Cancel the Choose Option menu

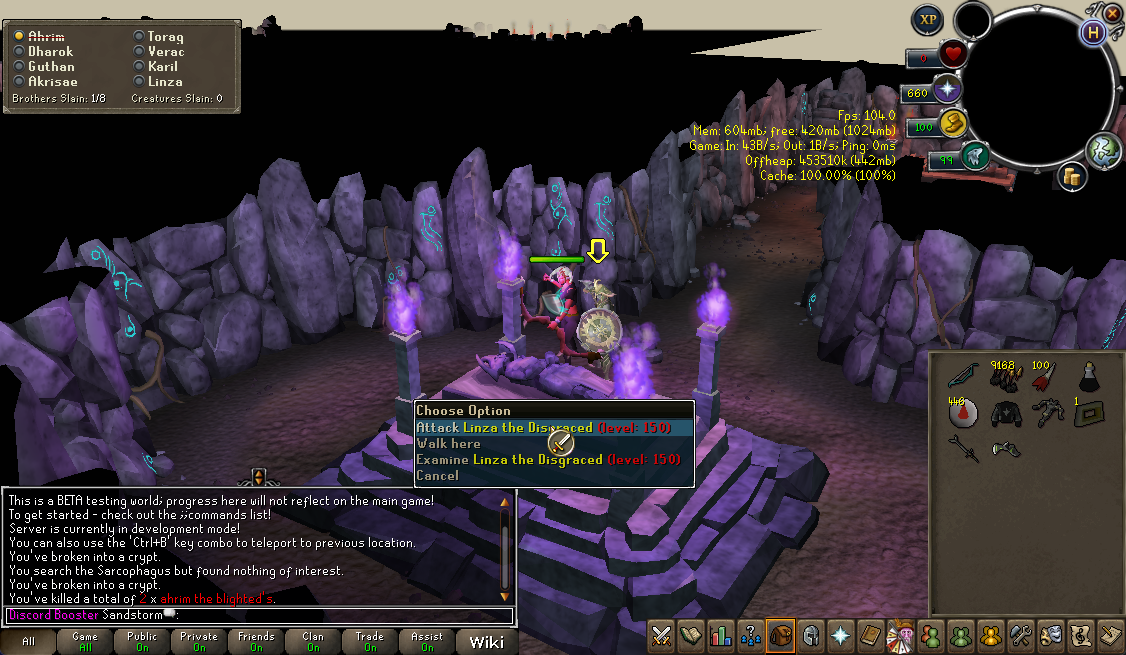point(438,475)
